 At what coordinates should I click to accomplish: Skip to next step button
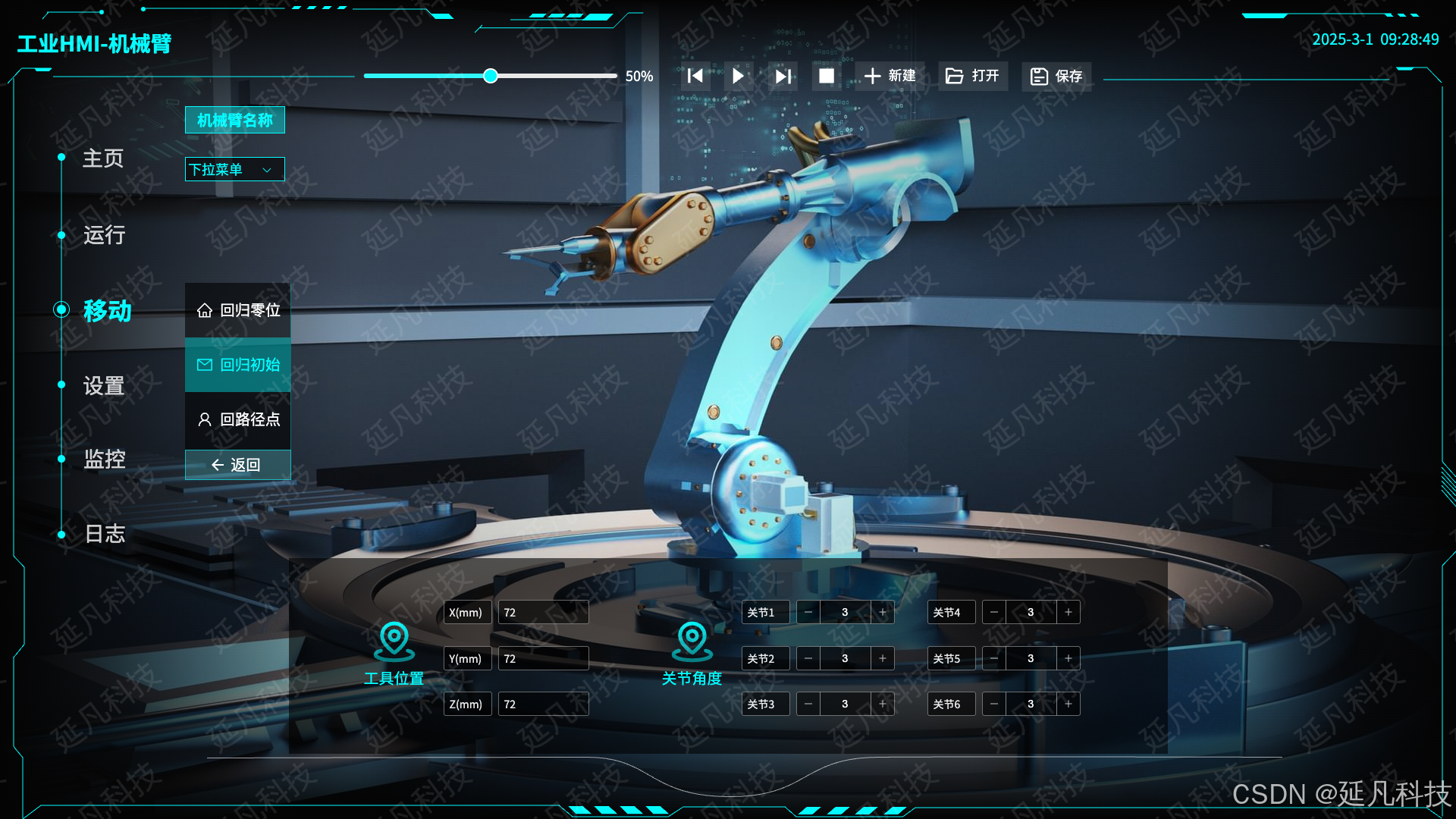click(783, 76)
